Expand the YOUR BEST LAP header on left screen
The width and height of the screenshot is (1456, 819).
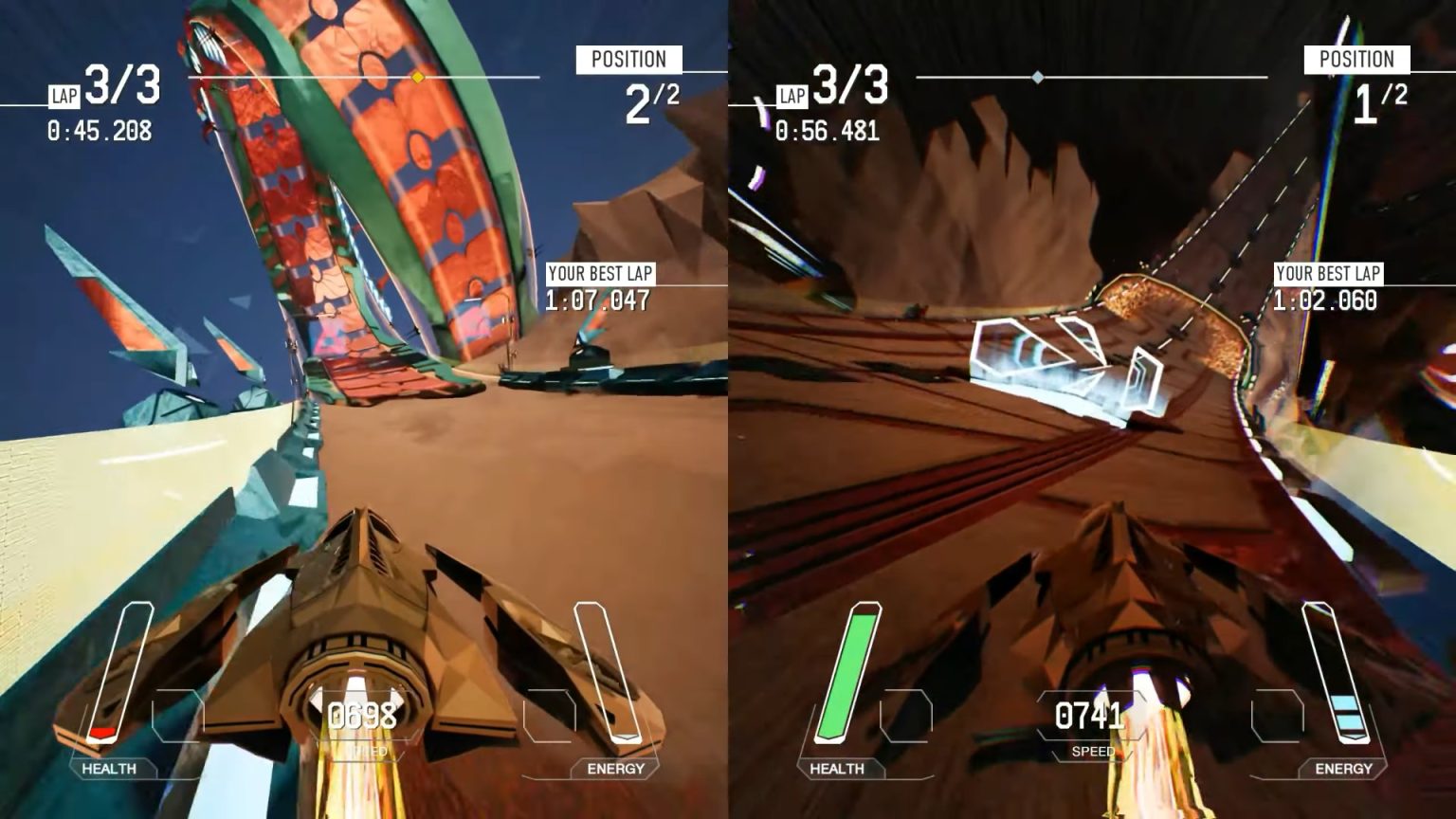601,275
